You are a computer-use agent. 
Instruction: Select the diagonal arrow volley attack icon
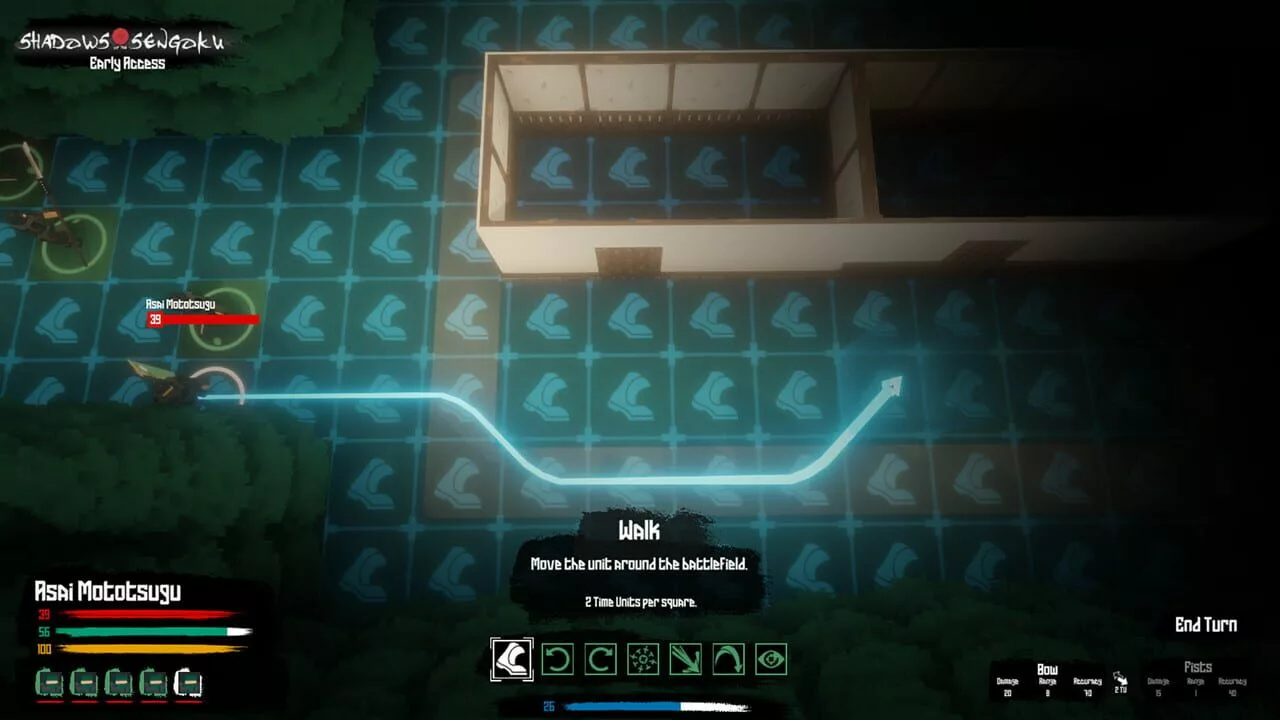[686, 659]
